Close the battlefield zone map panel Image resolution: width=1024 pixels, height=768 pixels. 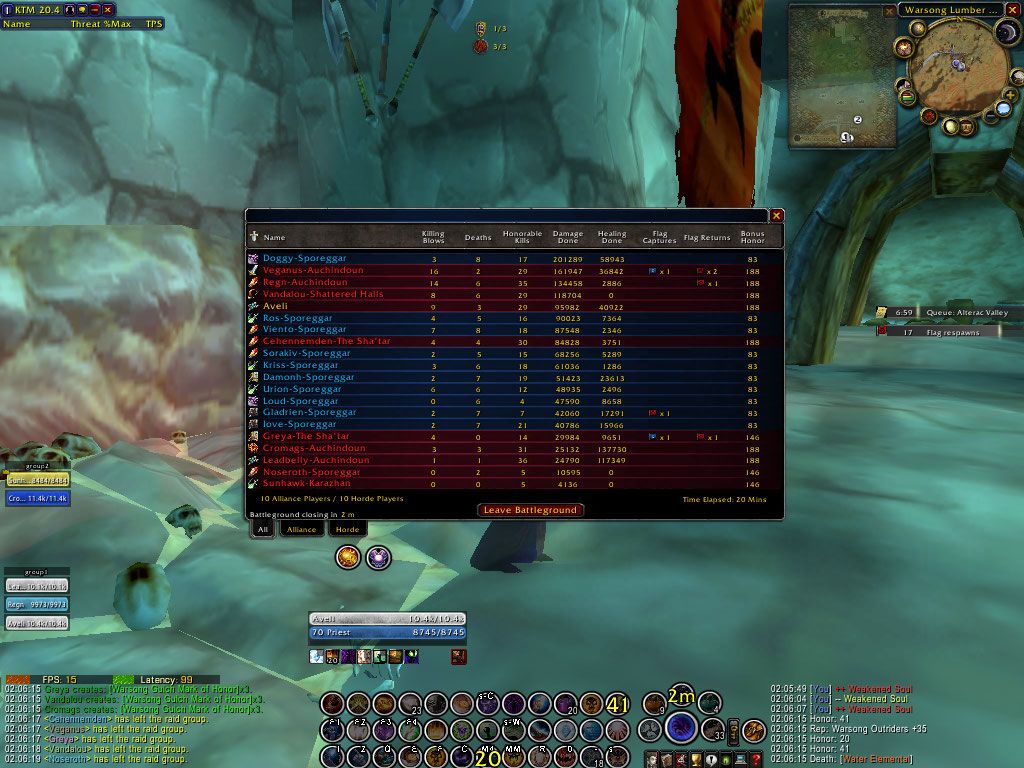click(889, 12)
